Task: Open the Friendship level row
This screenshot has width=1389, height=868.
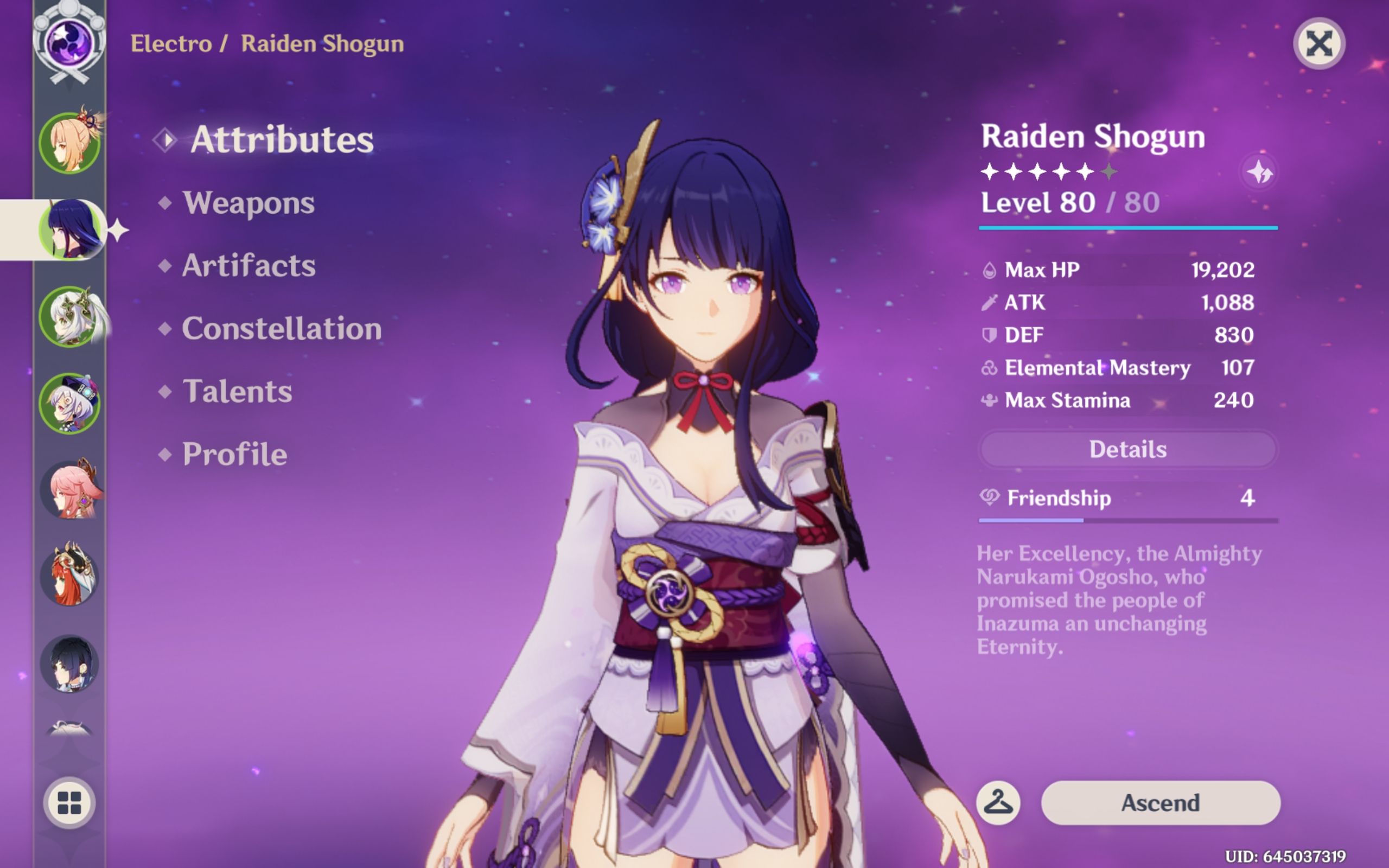Action: [1127, 499]
